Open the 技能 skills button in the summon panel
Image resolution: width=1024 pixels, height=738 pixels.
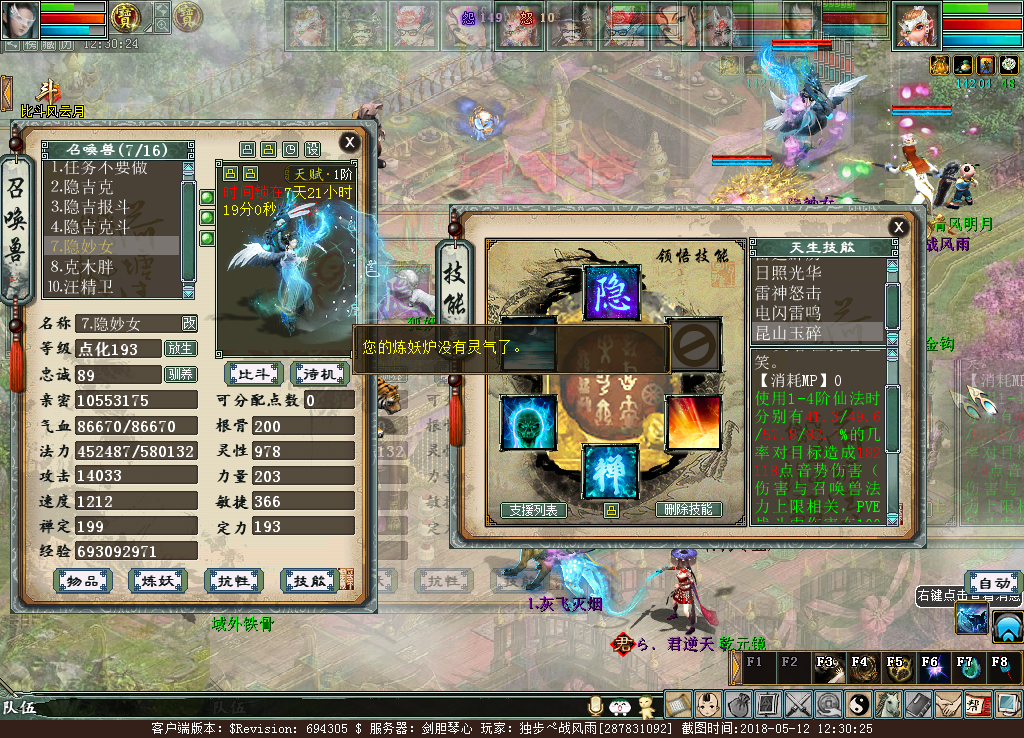(x=310, y=580)
